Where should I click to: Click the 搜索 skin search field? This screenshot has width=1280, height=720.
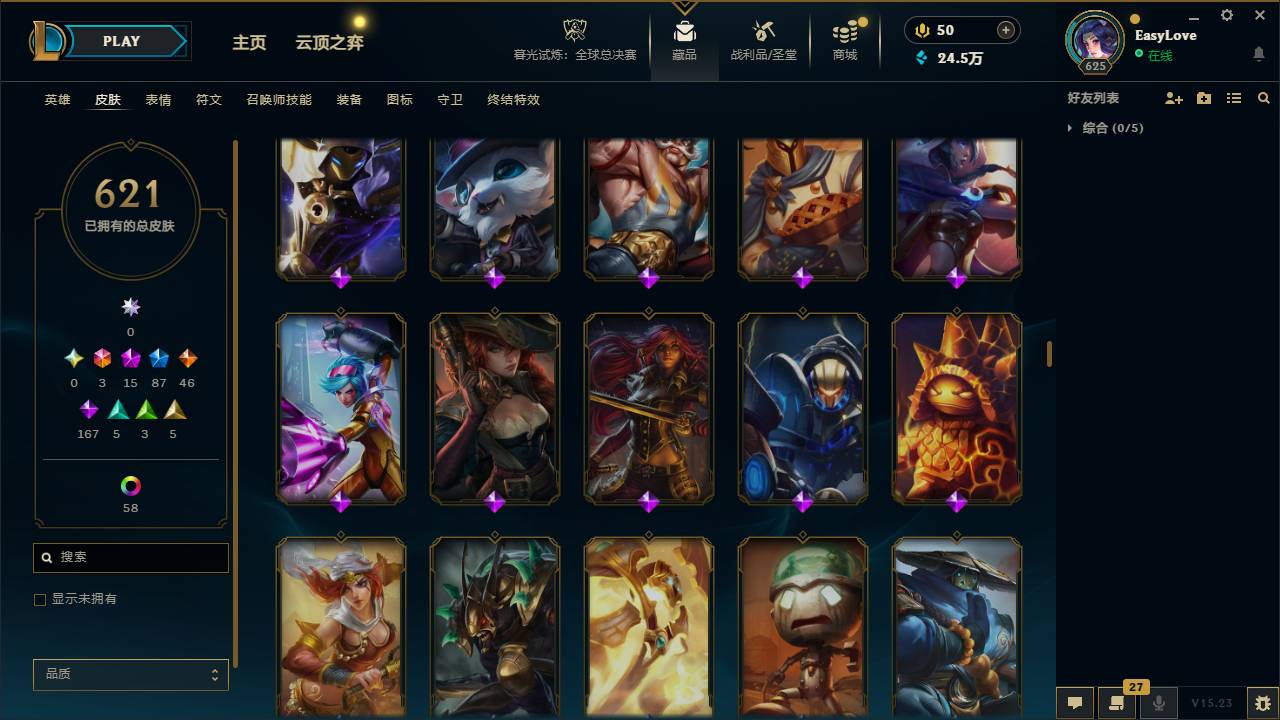click(130, 557)
